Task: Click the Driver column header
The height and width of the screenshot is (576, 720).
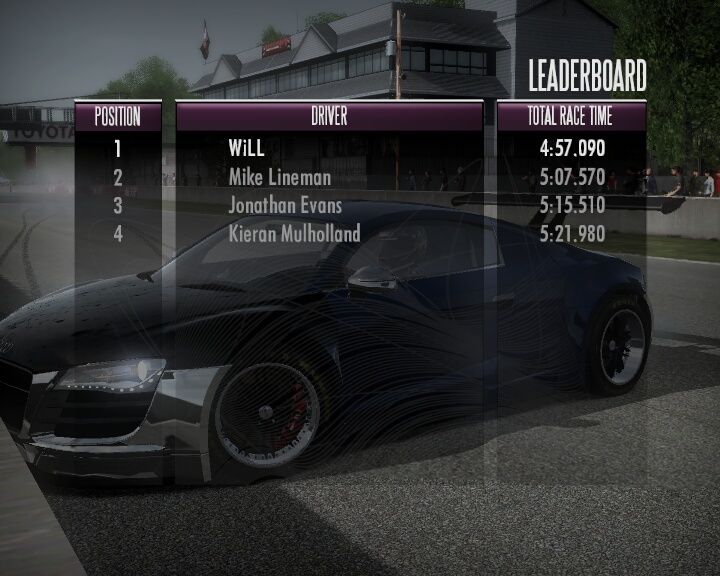Action: (329, 116)
